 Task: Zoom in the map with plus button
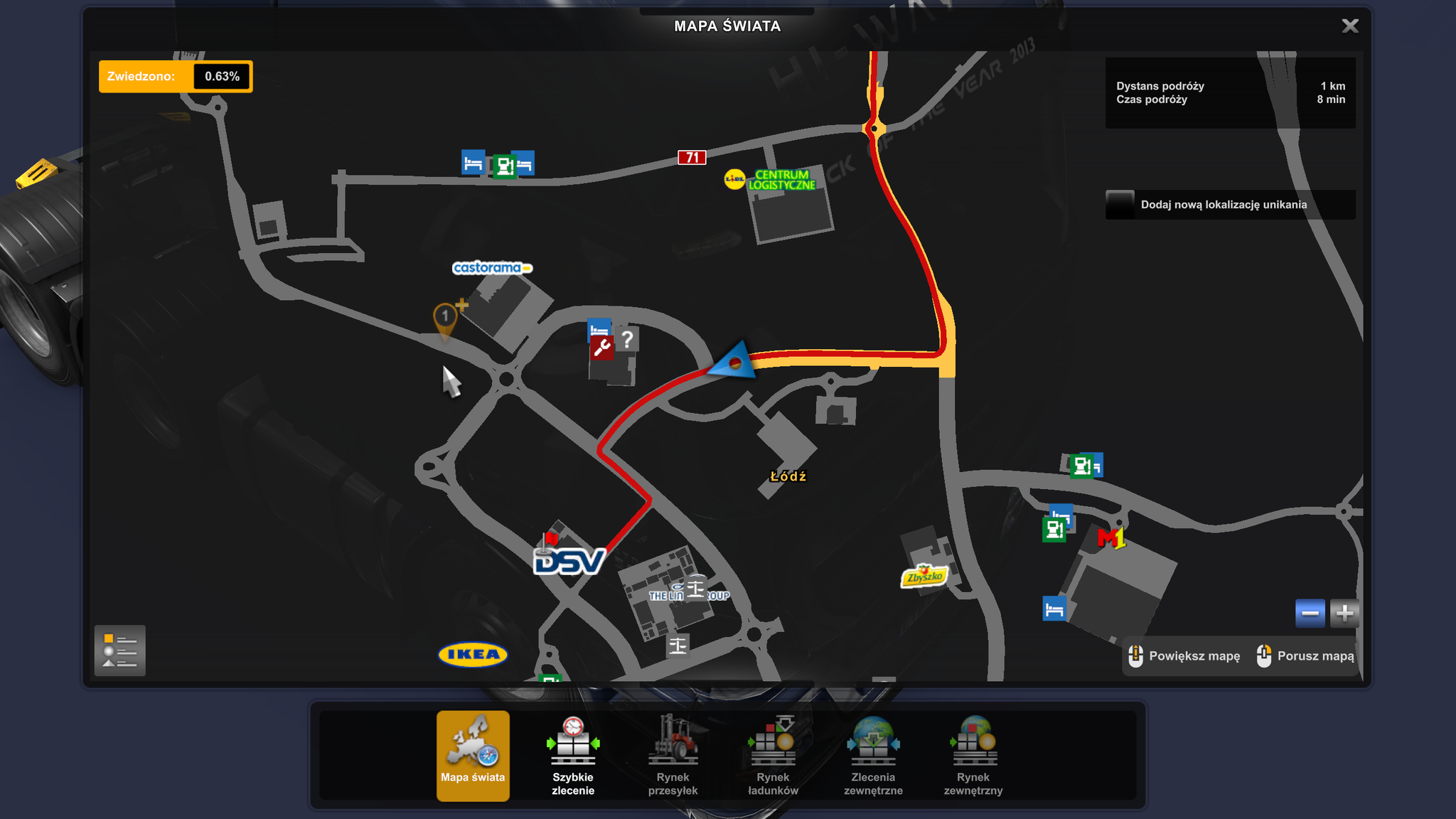click(1344, 613)
